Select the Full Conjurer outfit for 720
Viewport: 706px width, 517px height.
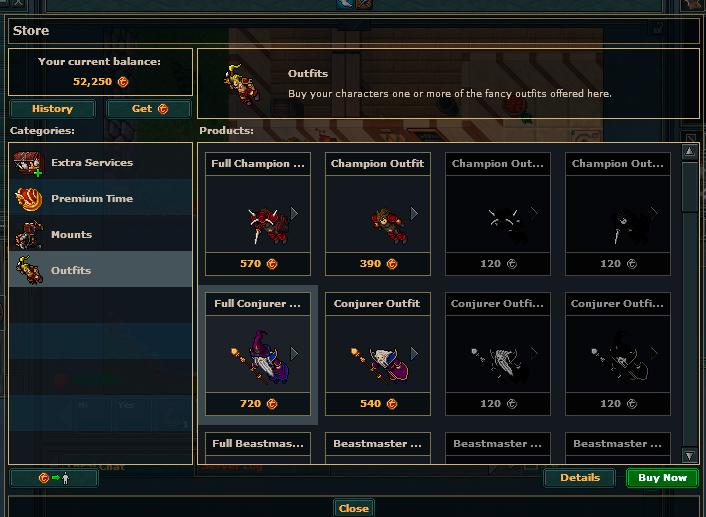click(258, 354)
